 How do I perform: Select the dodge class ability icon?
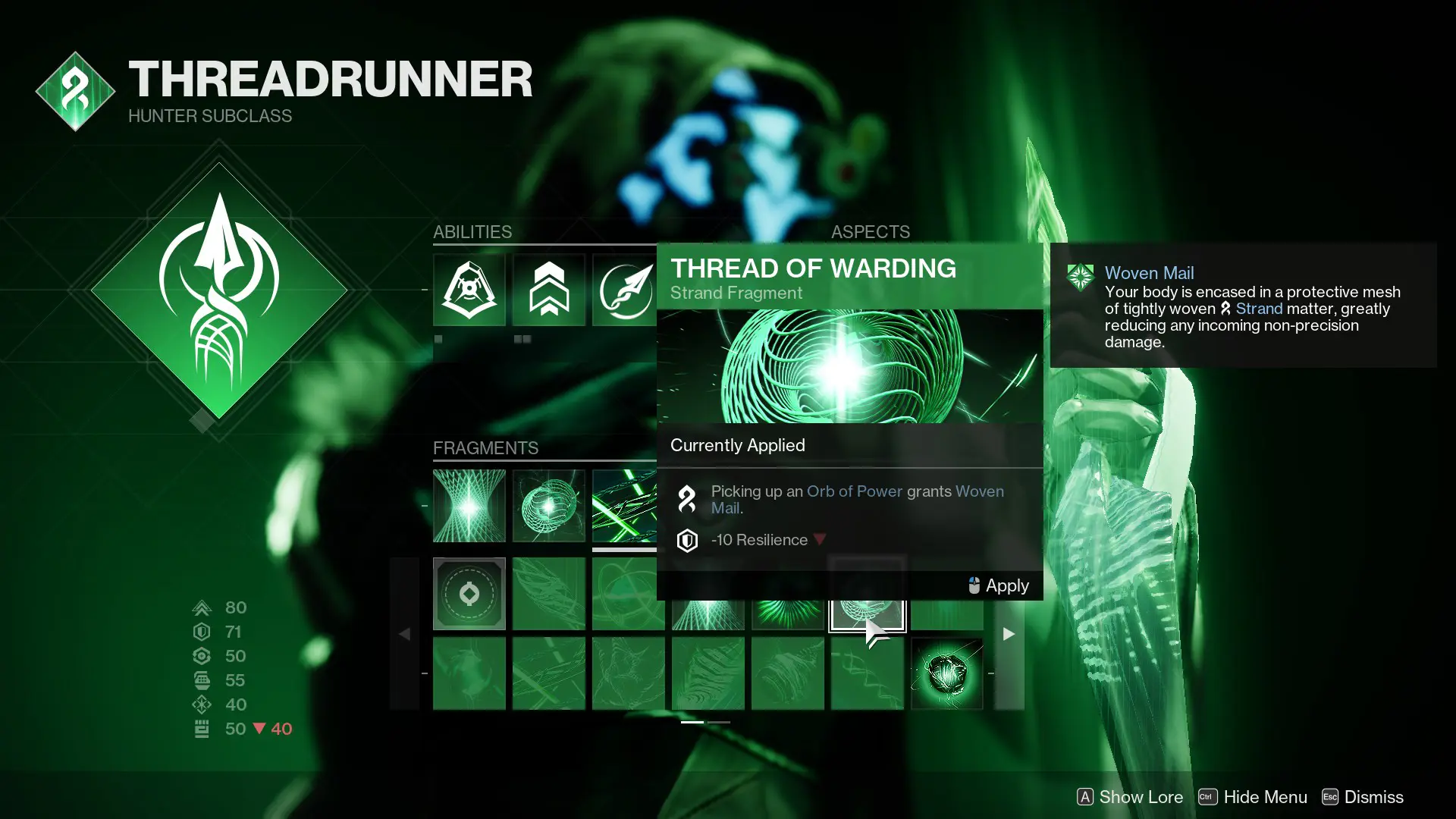tap(469, 290)
